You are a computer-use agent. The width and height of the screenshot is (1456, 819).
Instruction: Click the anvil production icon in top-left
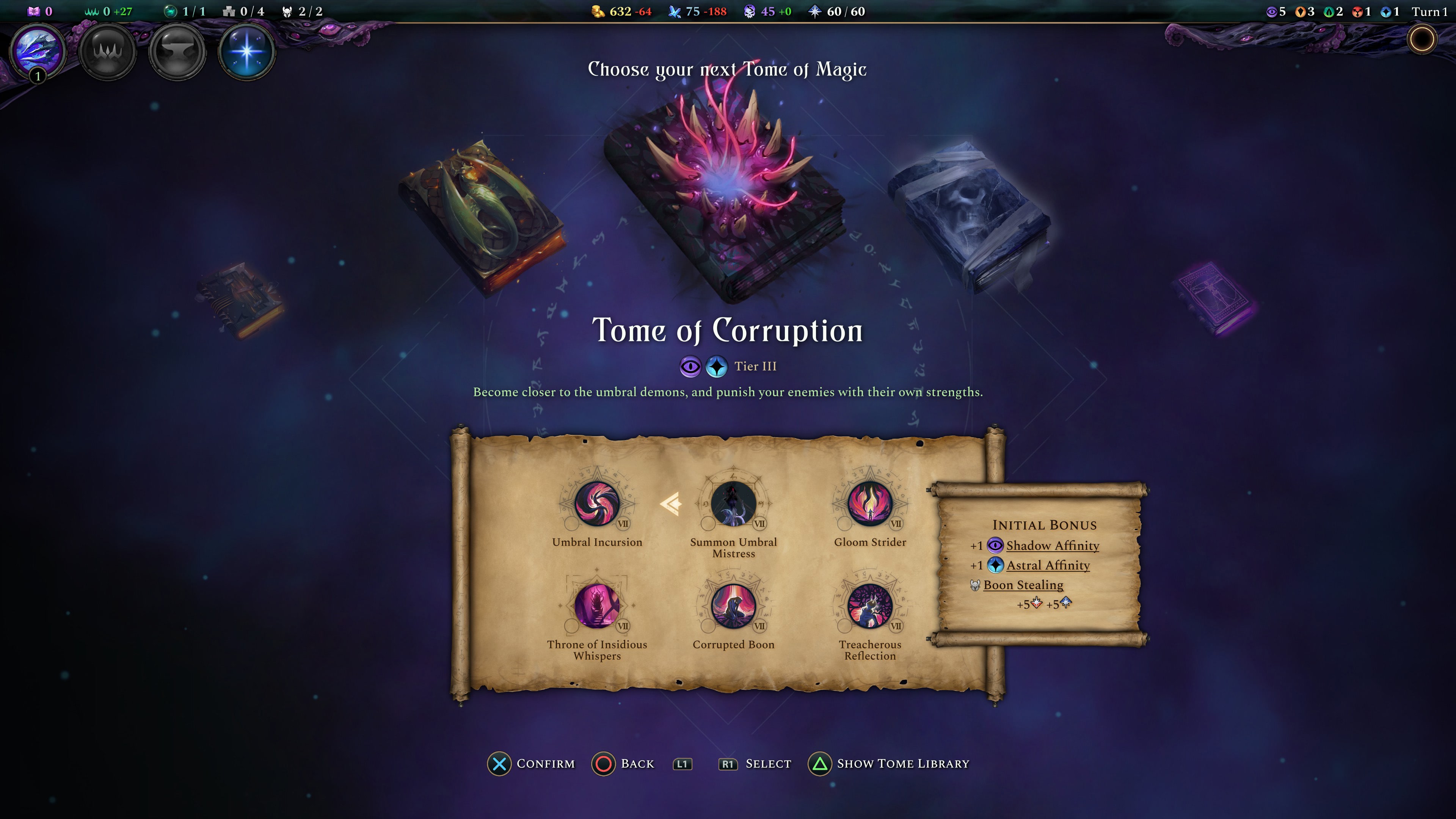coord(178,52)
